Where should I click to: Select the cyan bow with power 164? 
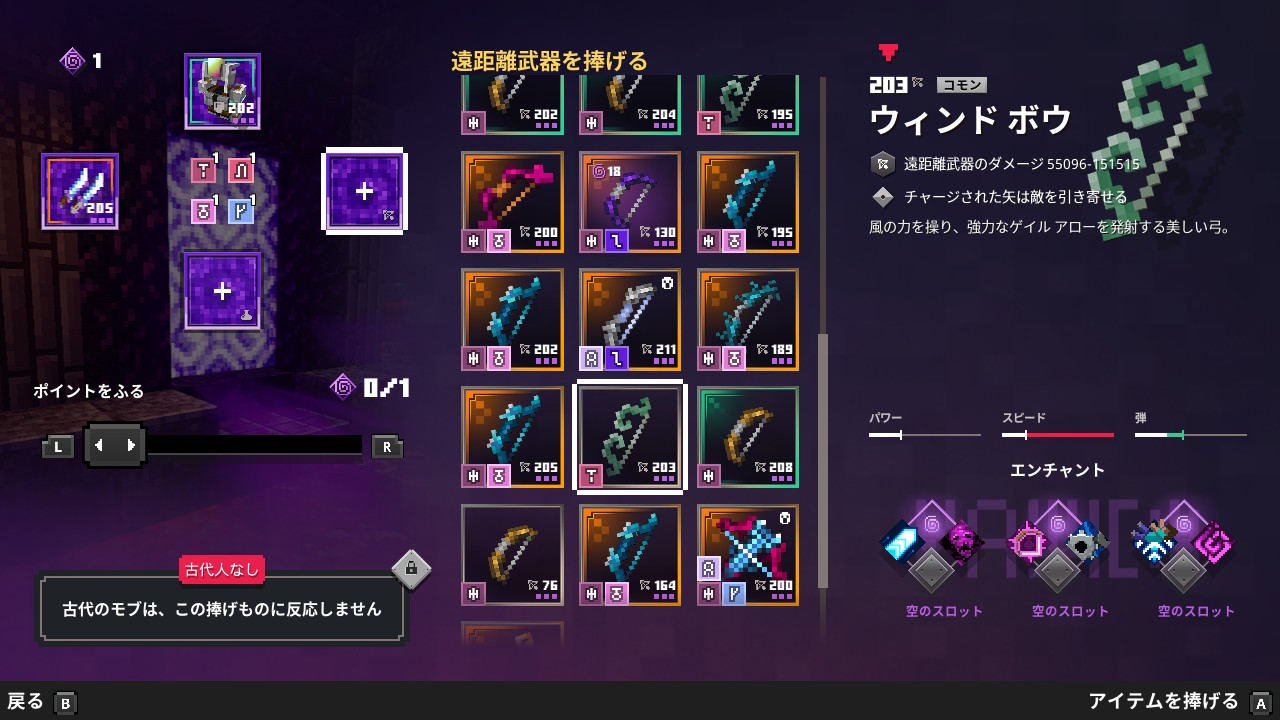tap(629, 555)
